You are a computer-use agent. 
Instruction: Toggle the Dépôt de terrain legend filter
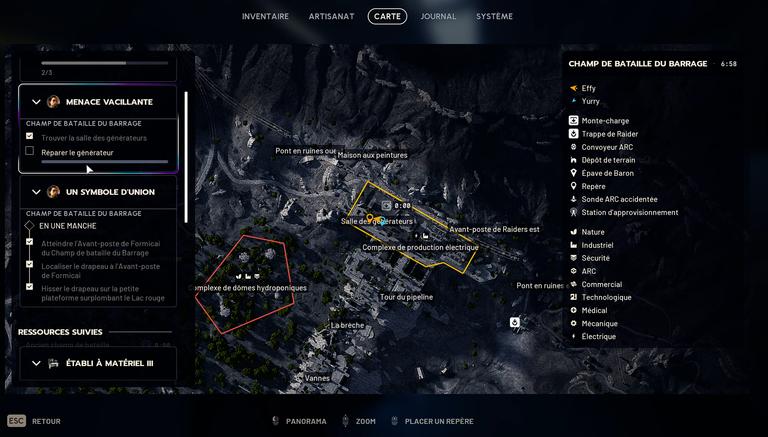point(574,160)
